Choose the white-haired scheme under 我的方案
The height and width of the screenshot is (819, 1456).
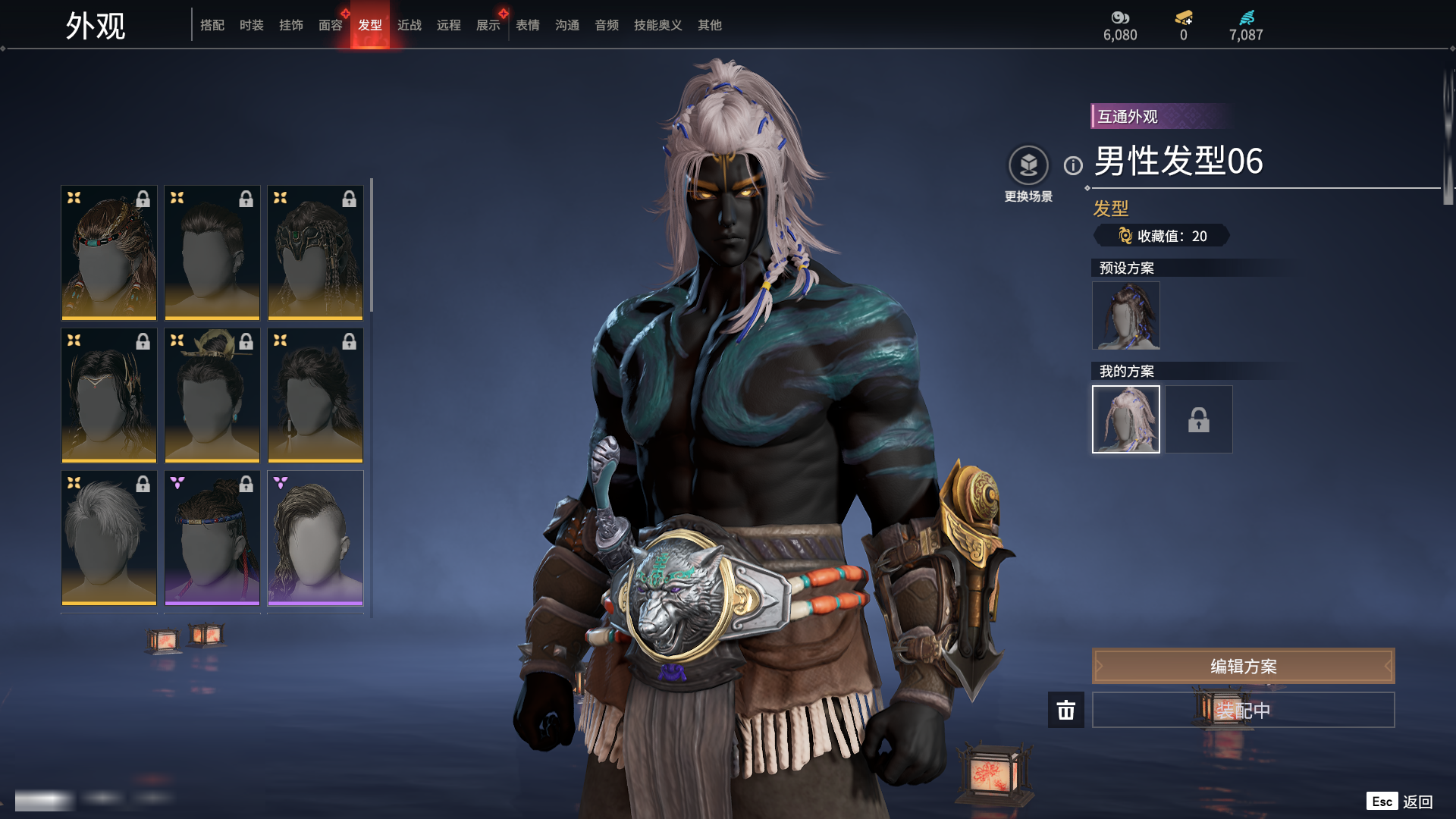pos(1125,419)
